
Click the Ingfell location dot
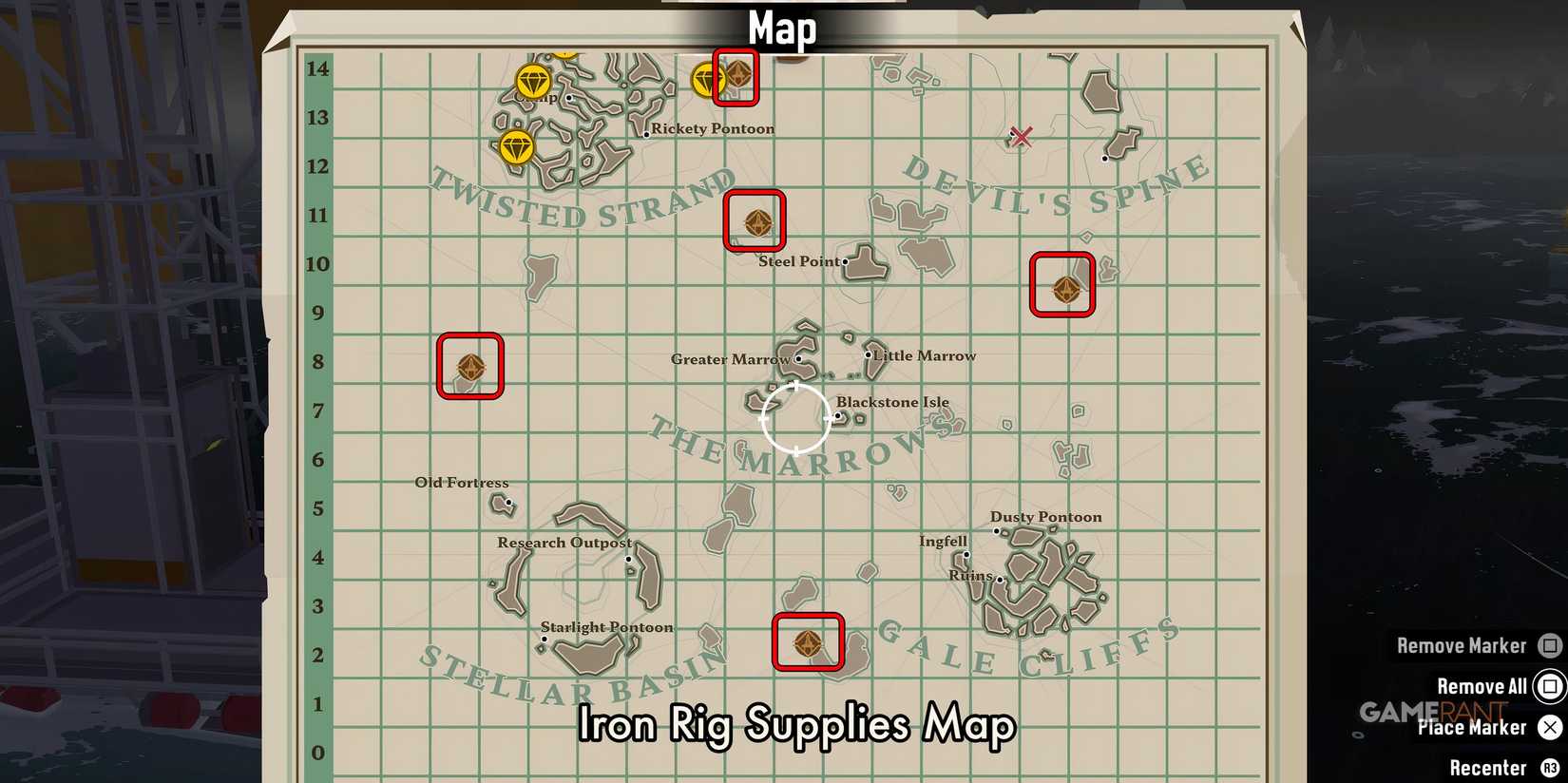(x=966, y=554)
